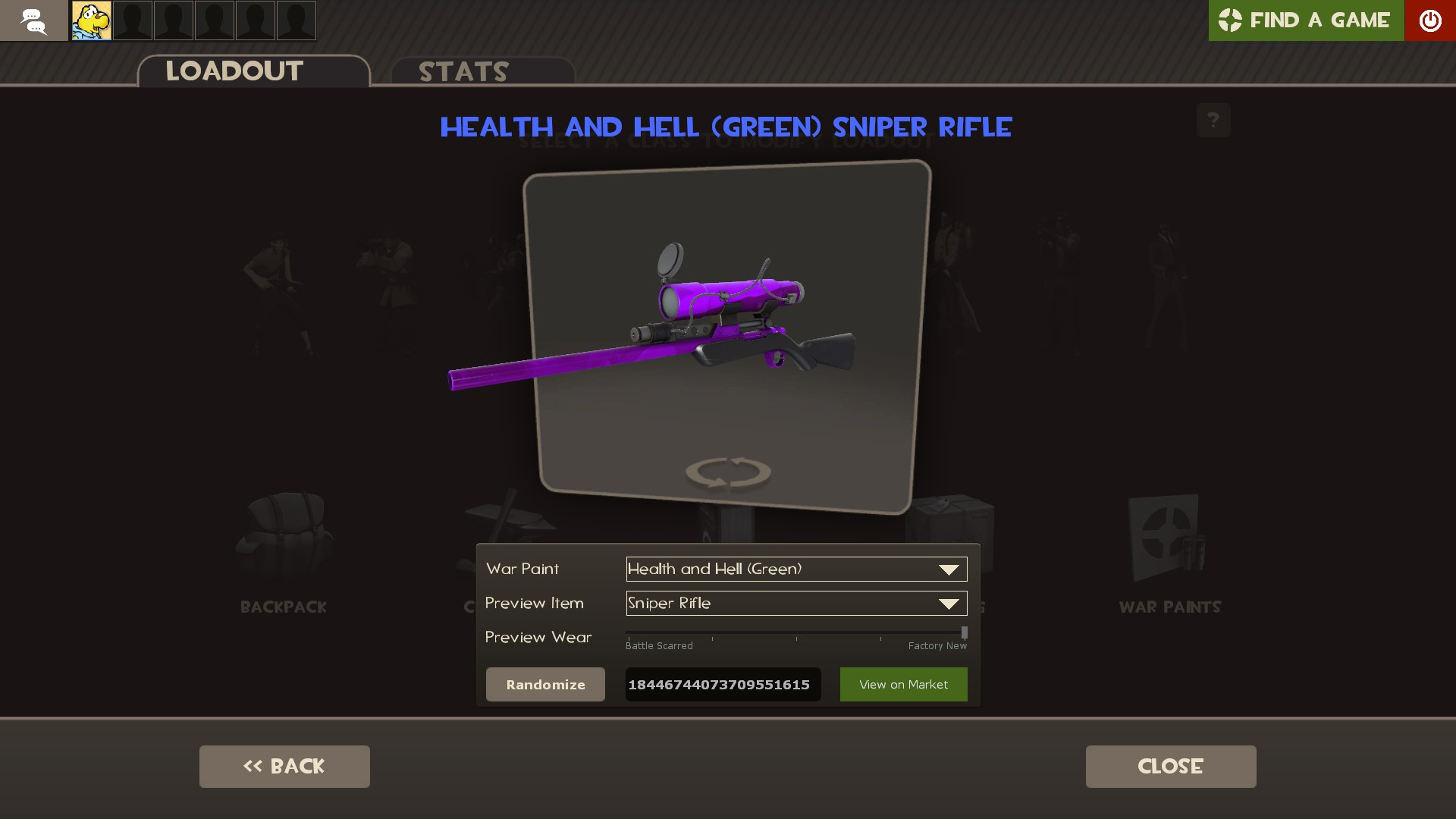Click View on Market

903,684
